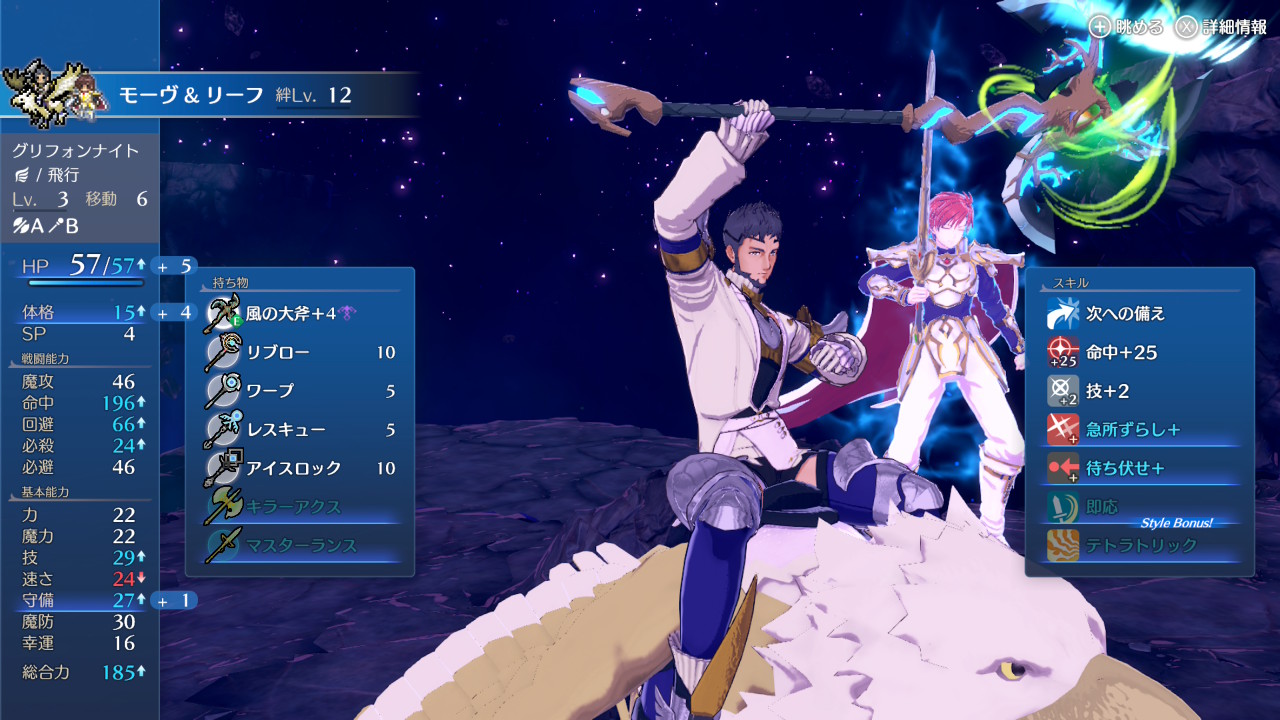Click the モーヴ & リーフ unit name banner
Screen dimensions: 1280x720
coord(235,95)
